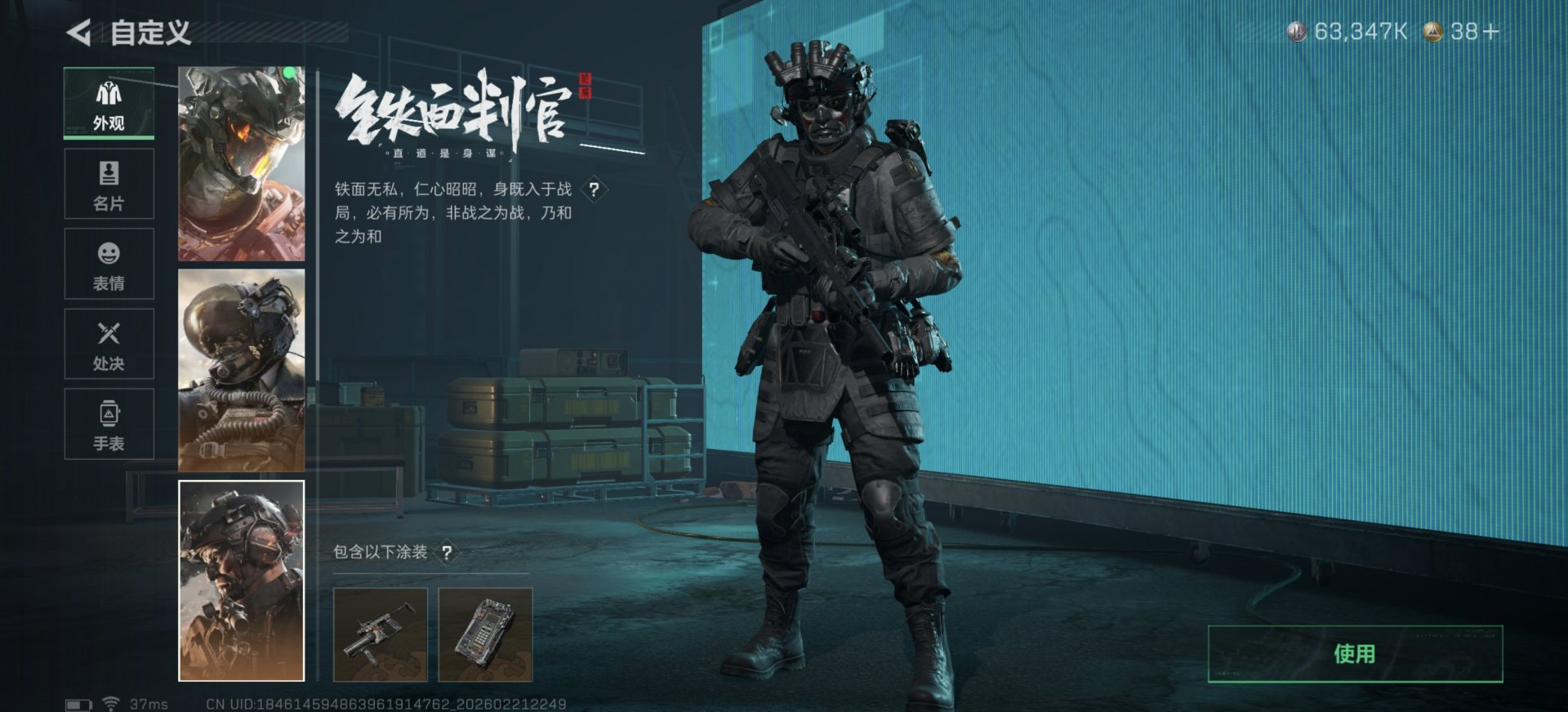Select the 名片 name card icon
This screenshot has width=1568, height=712.
pos(108,184)
